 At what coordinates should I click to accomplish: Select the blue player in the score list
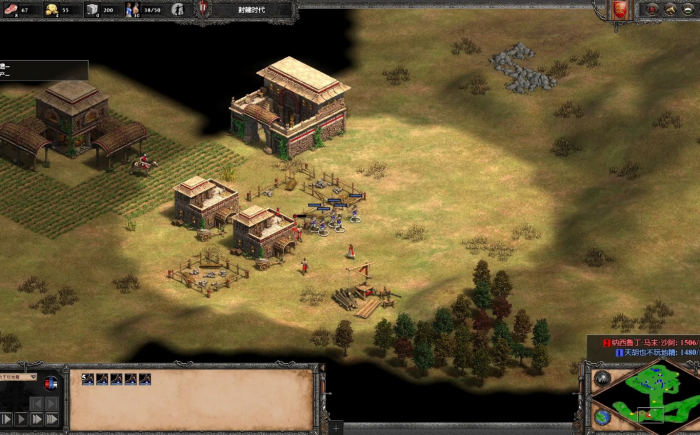tap(645, 352)
